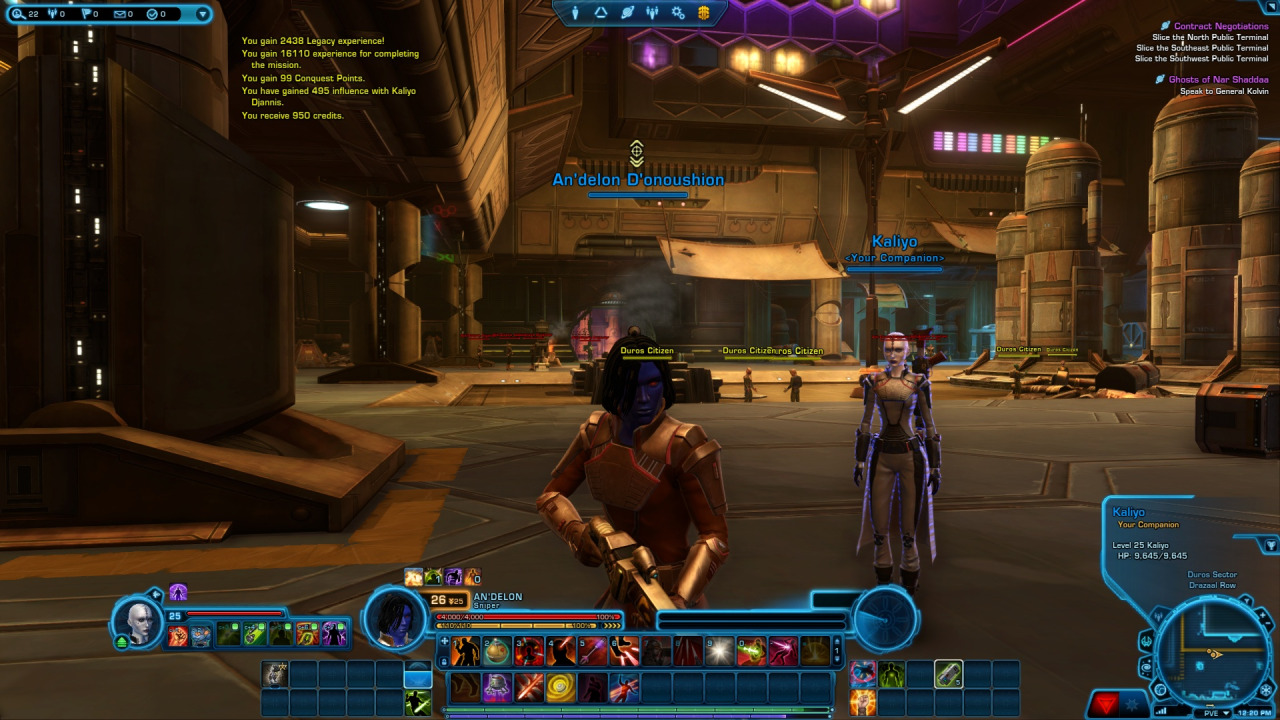Open the PVE instance dropdown
Image resolution: width=1280 pixels, height=720 pixels.
1216,712
